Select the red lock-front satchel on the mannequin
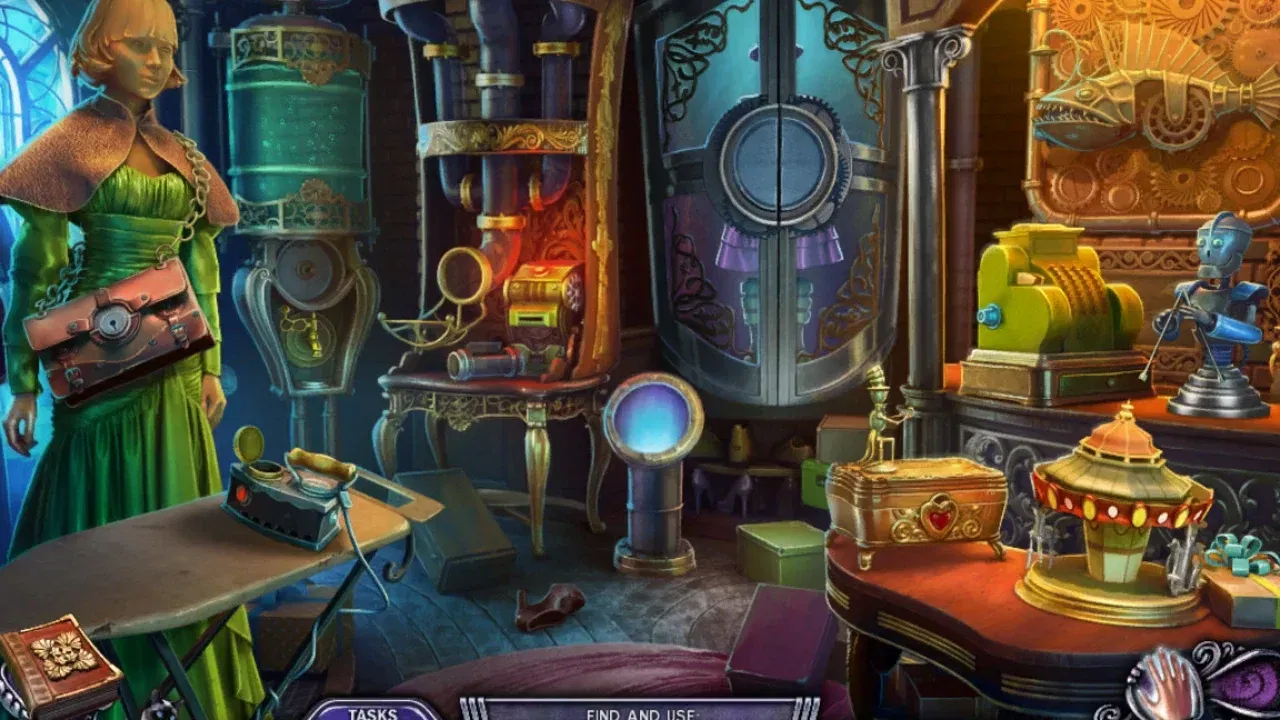 [x=115, y=325]
